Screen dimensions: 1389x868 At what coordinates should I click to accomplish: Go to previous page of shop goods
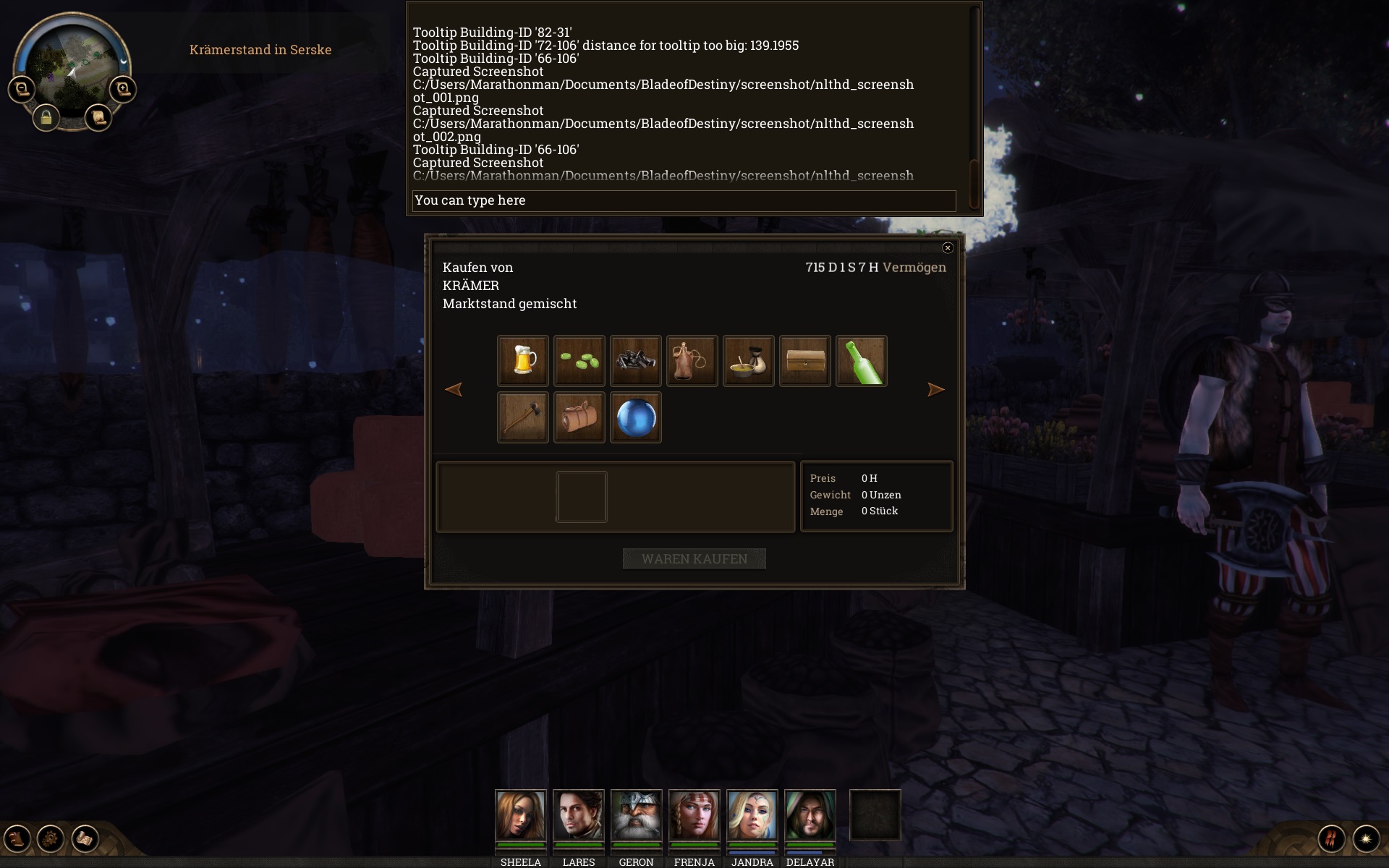(454, 390)
